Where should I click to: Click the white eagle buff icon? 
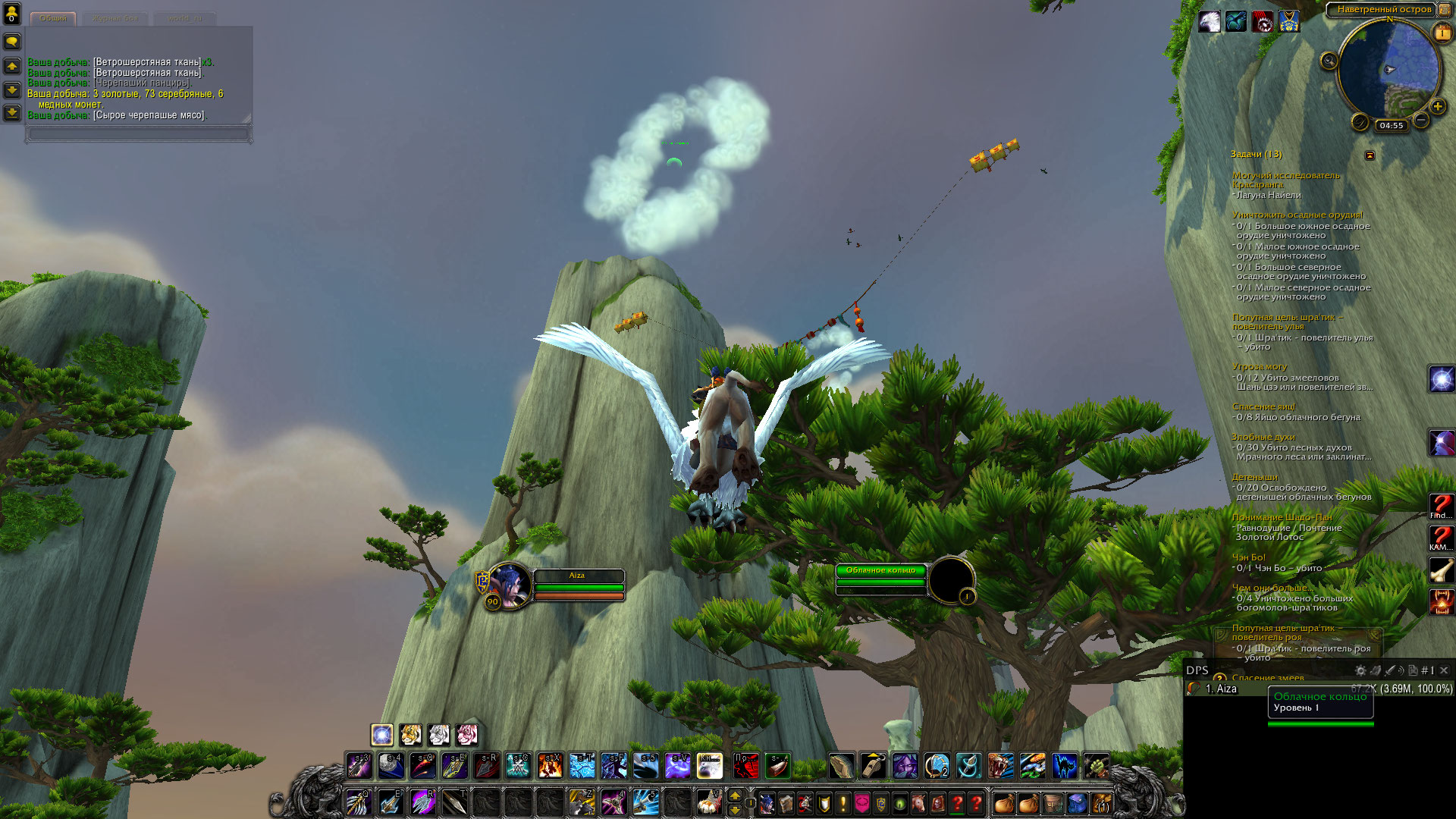pyautogui.click(x=1210, y=22)
